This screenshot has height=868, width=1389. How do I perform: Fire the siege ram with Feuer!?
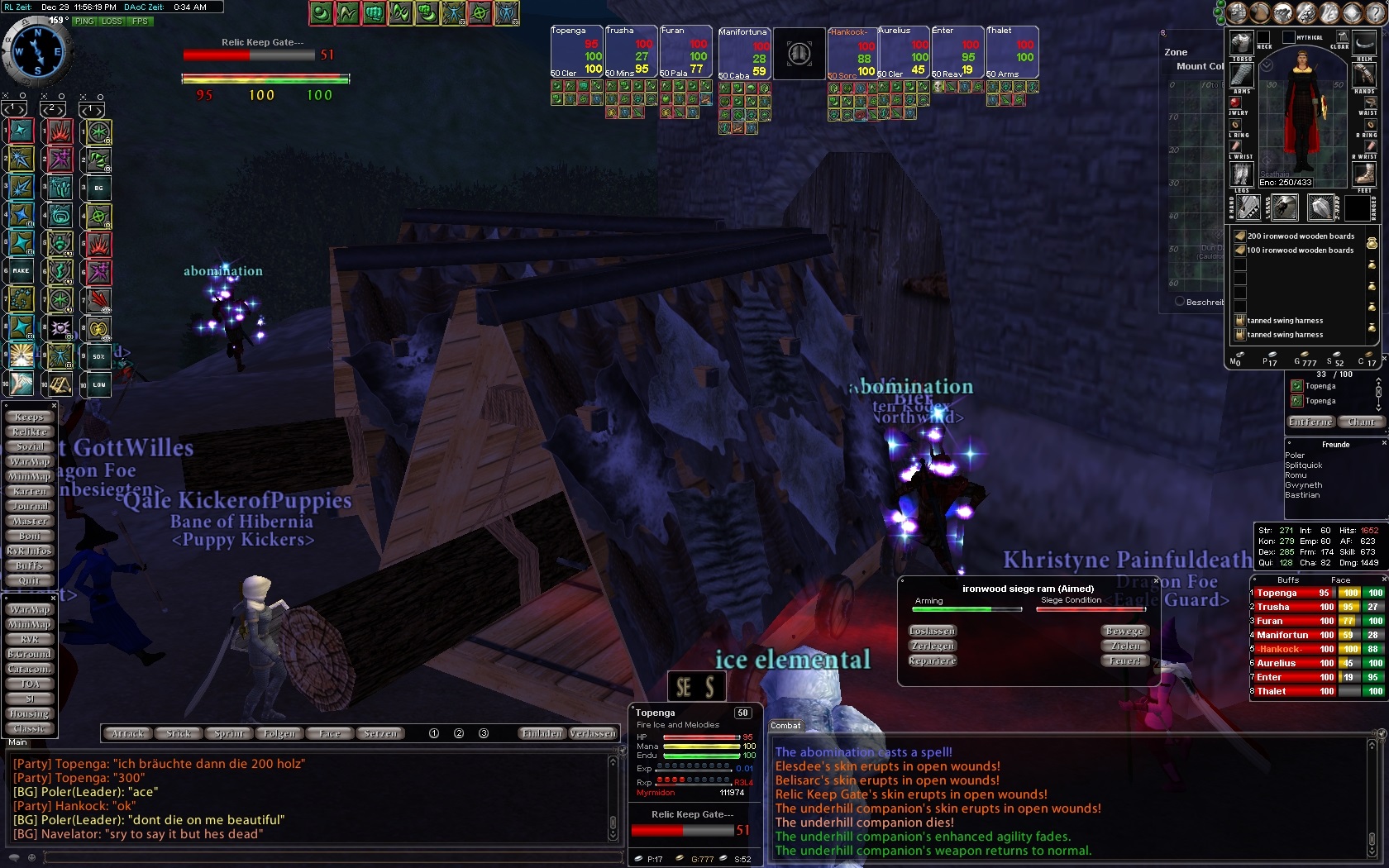1125,661
